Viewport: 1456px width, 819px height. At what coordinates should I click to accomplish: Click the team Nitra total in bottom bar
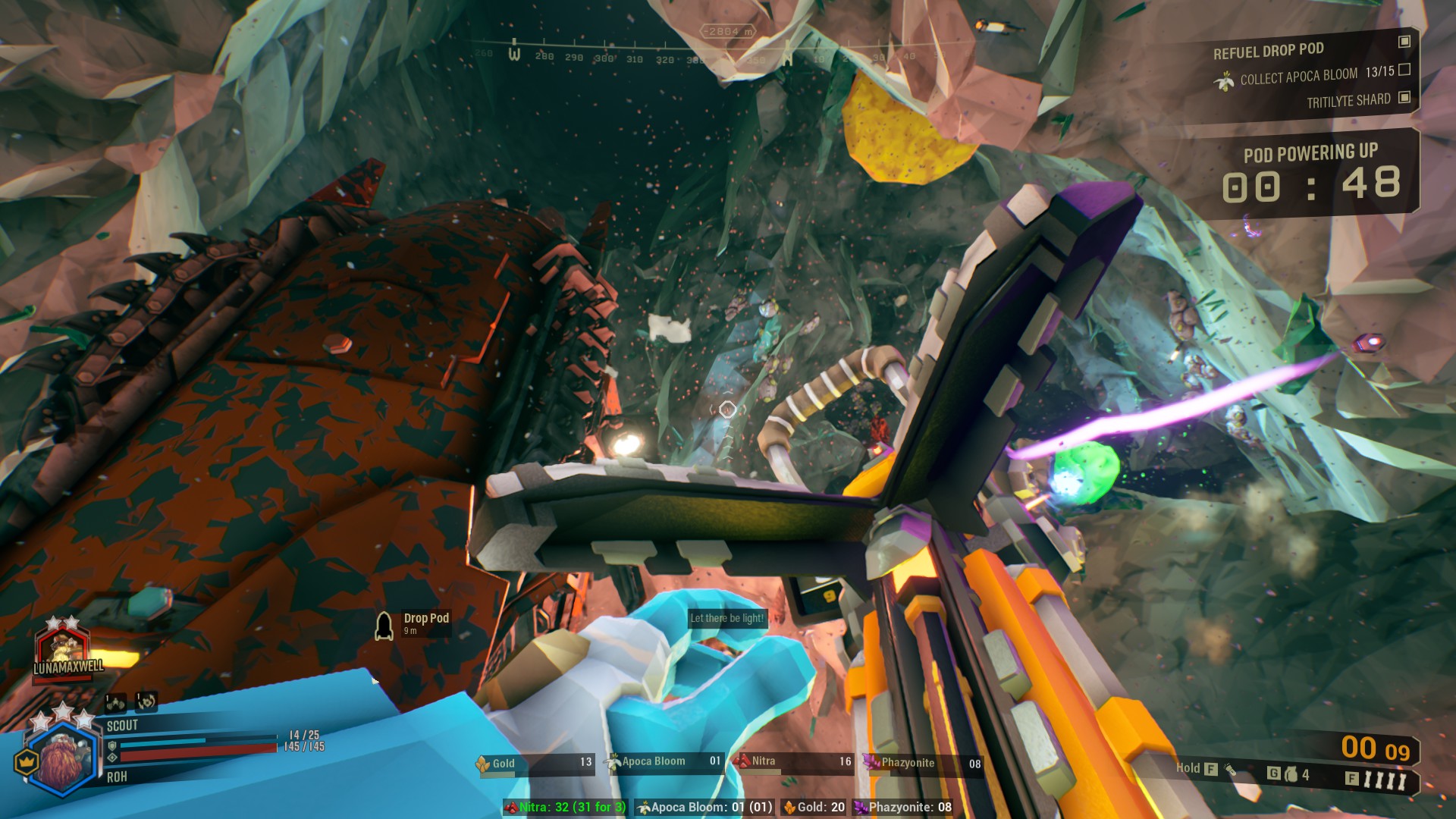(566, 808)
